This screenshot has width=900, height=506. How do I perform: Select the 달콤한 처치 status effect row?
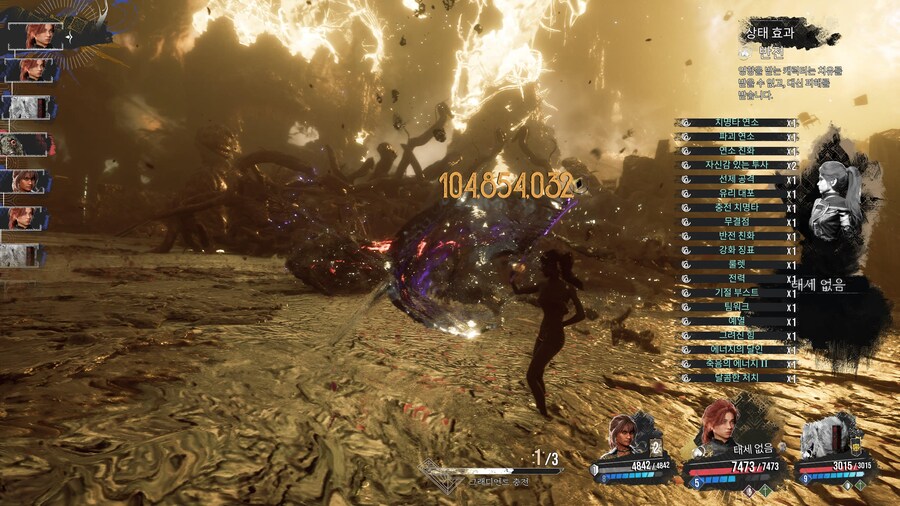737,378
